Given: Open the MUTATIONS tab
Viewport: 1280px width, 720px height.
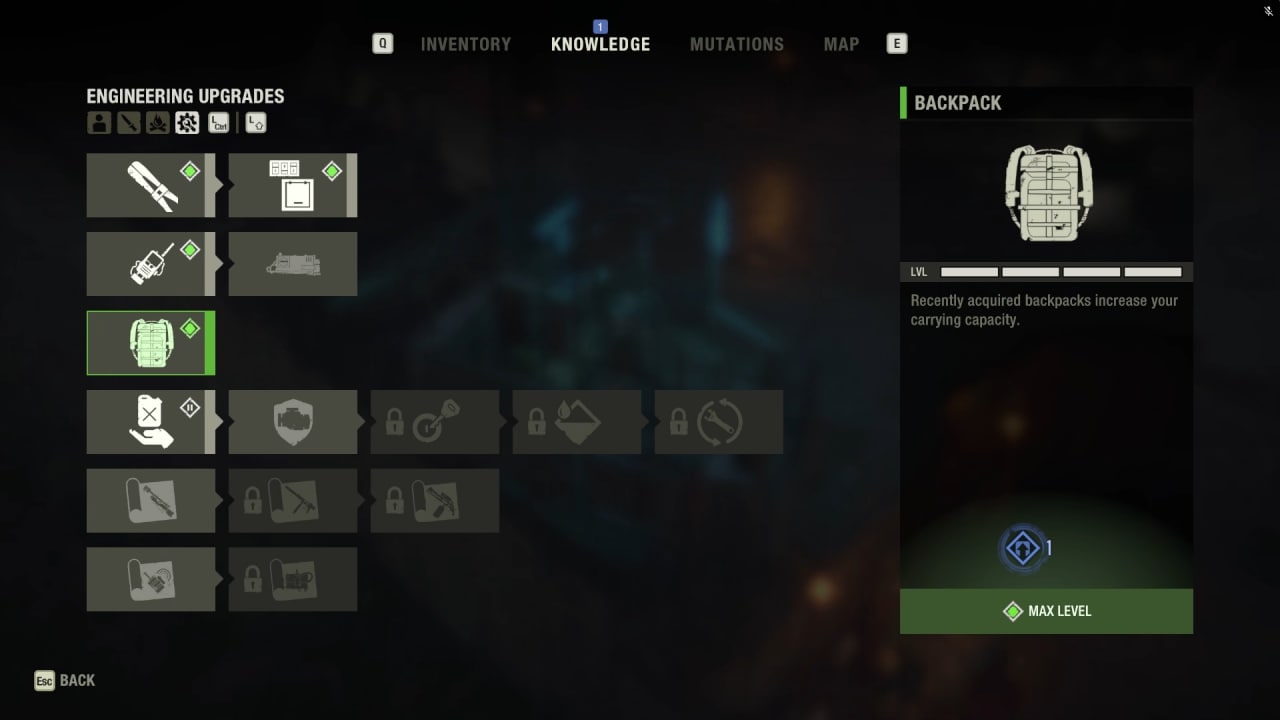Looking at the screenshot, I should [737, 44].
